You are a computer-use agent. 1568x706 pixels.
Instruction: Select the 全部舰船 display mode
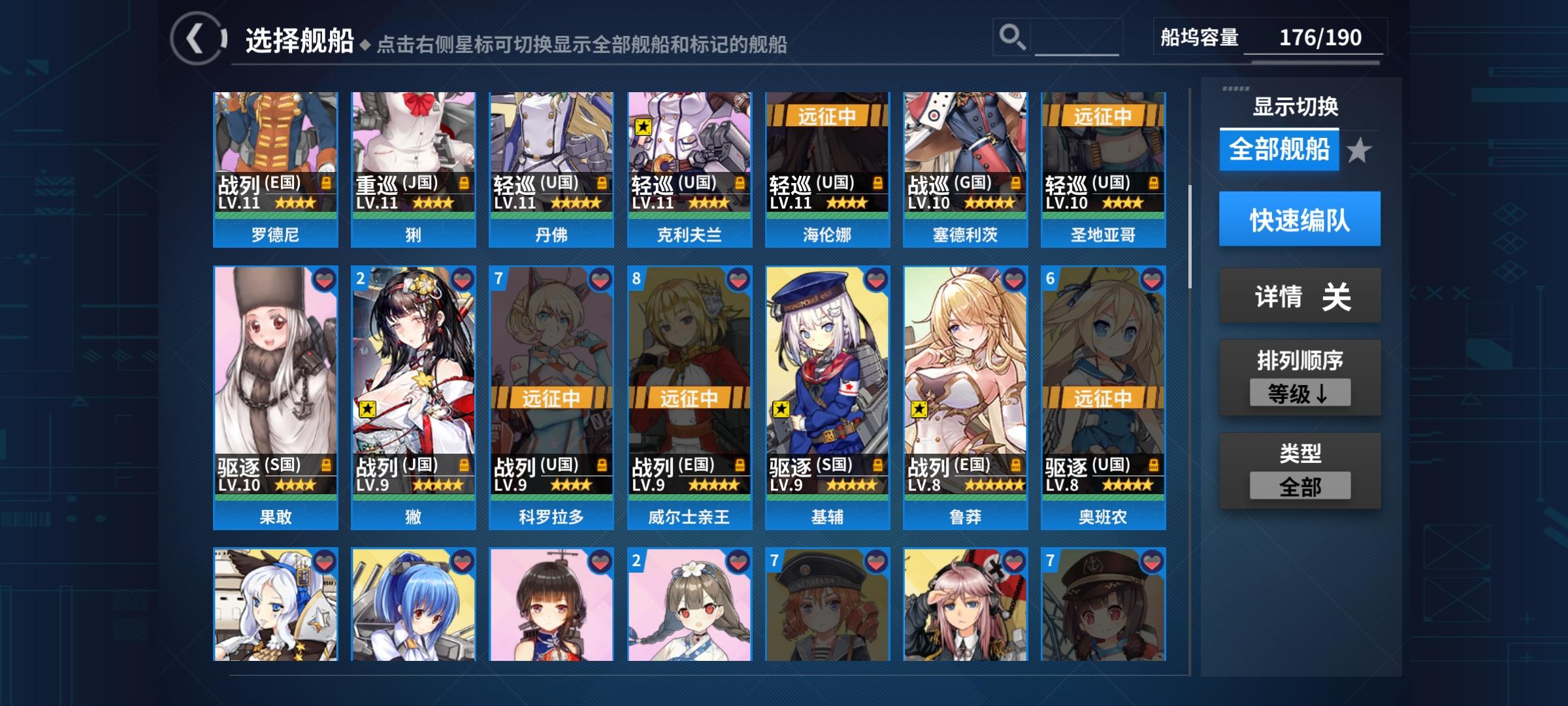pos(1279,149)
